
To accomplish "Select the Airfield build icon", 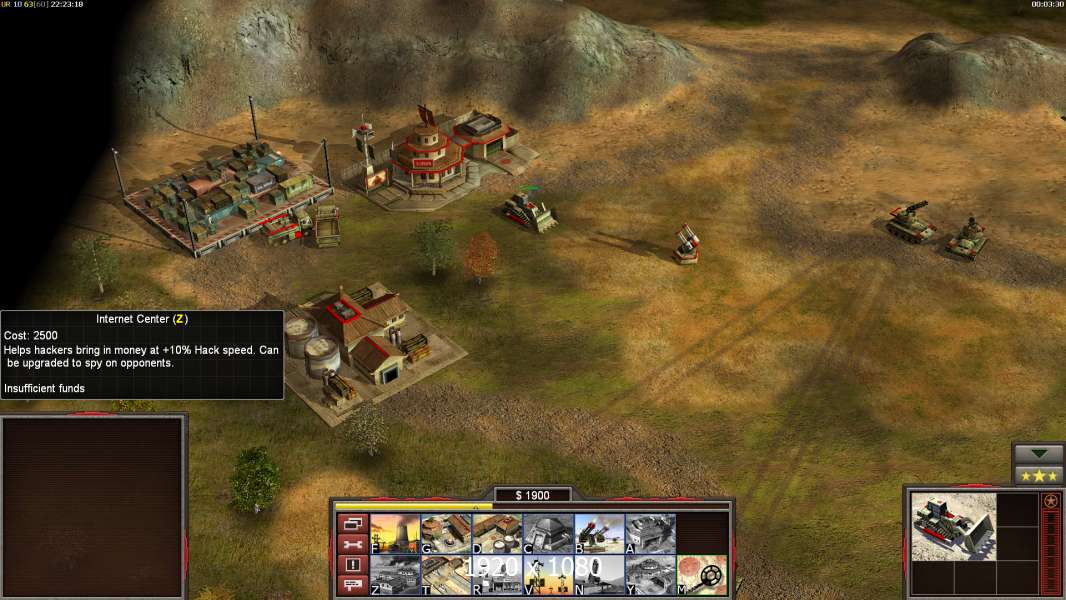I will [x=446, y=574].
